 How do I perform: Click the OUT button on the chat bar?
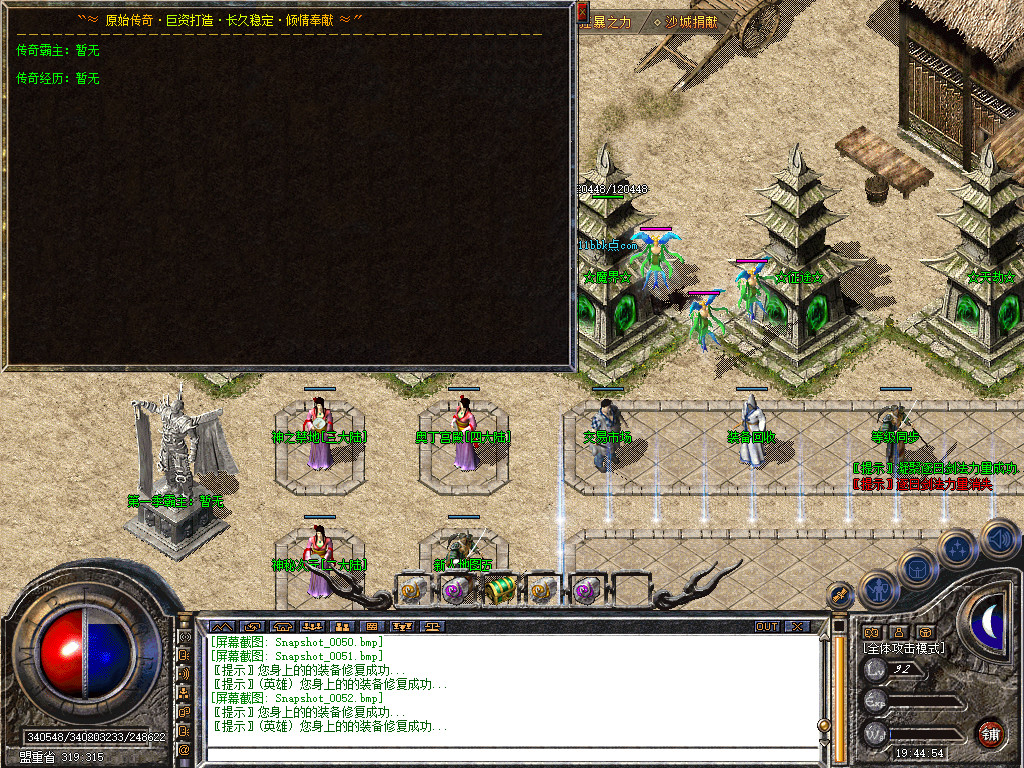767,627
